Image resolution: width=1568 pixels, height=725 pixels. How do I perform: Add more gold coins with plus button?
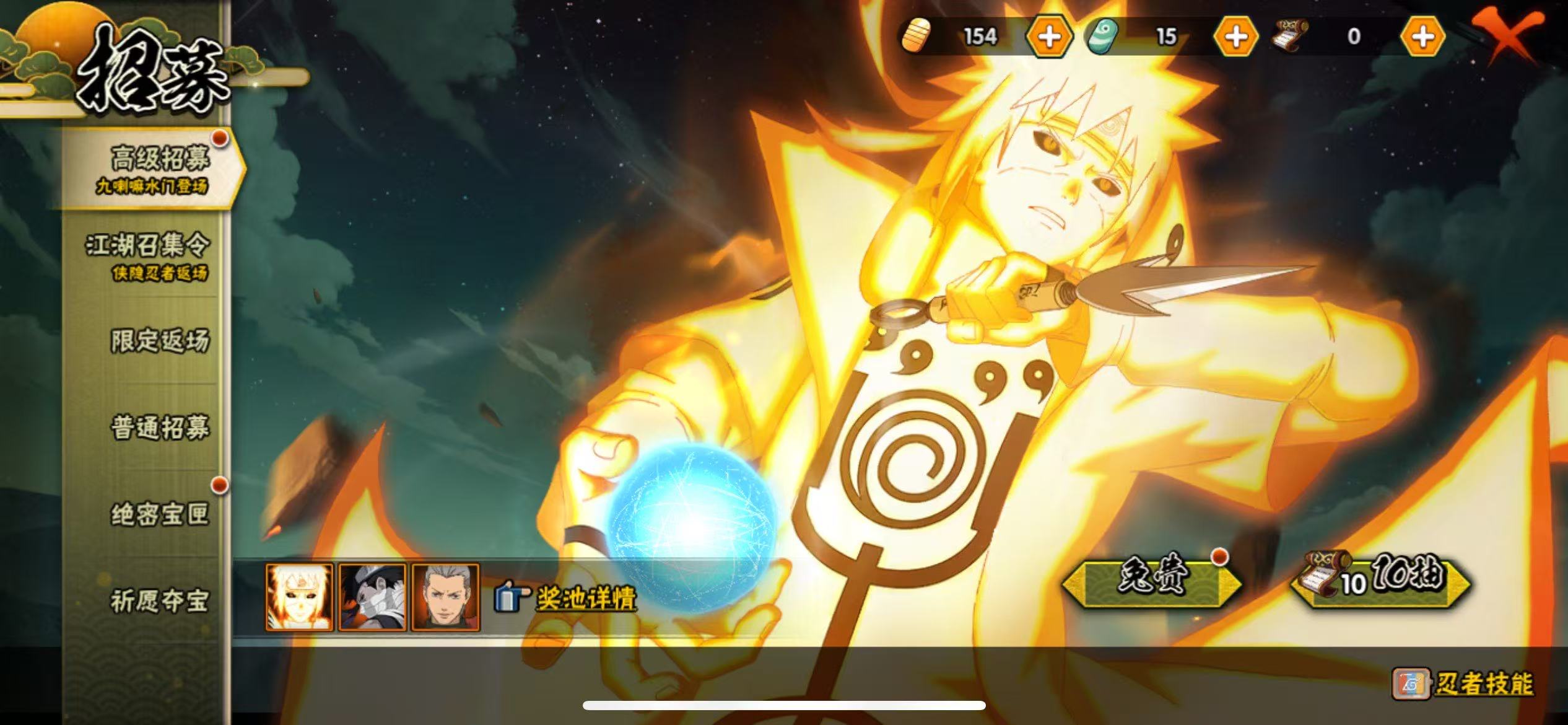[x=1049, y=37]
